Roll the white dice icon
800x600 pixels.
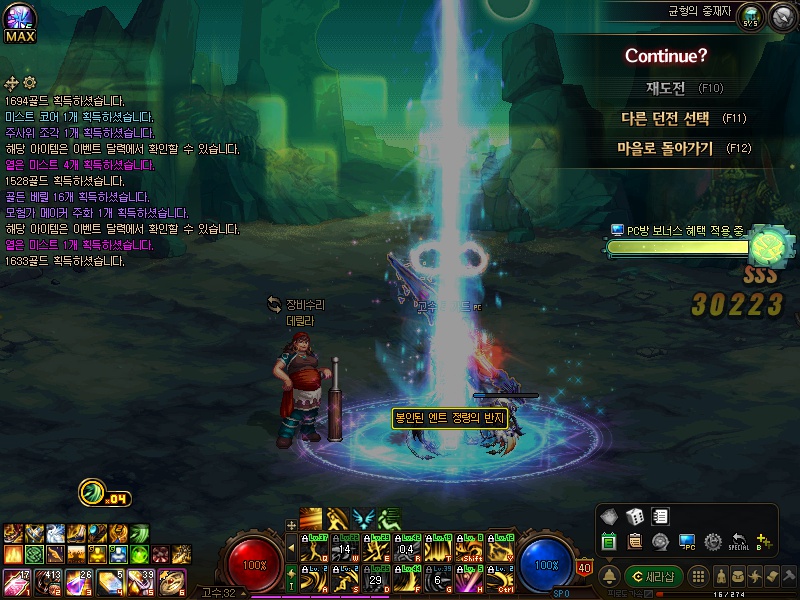634,517
